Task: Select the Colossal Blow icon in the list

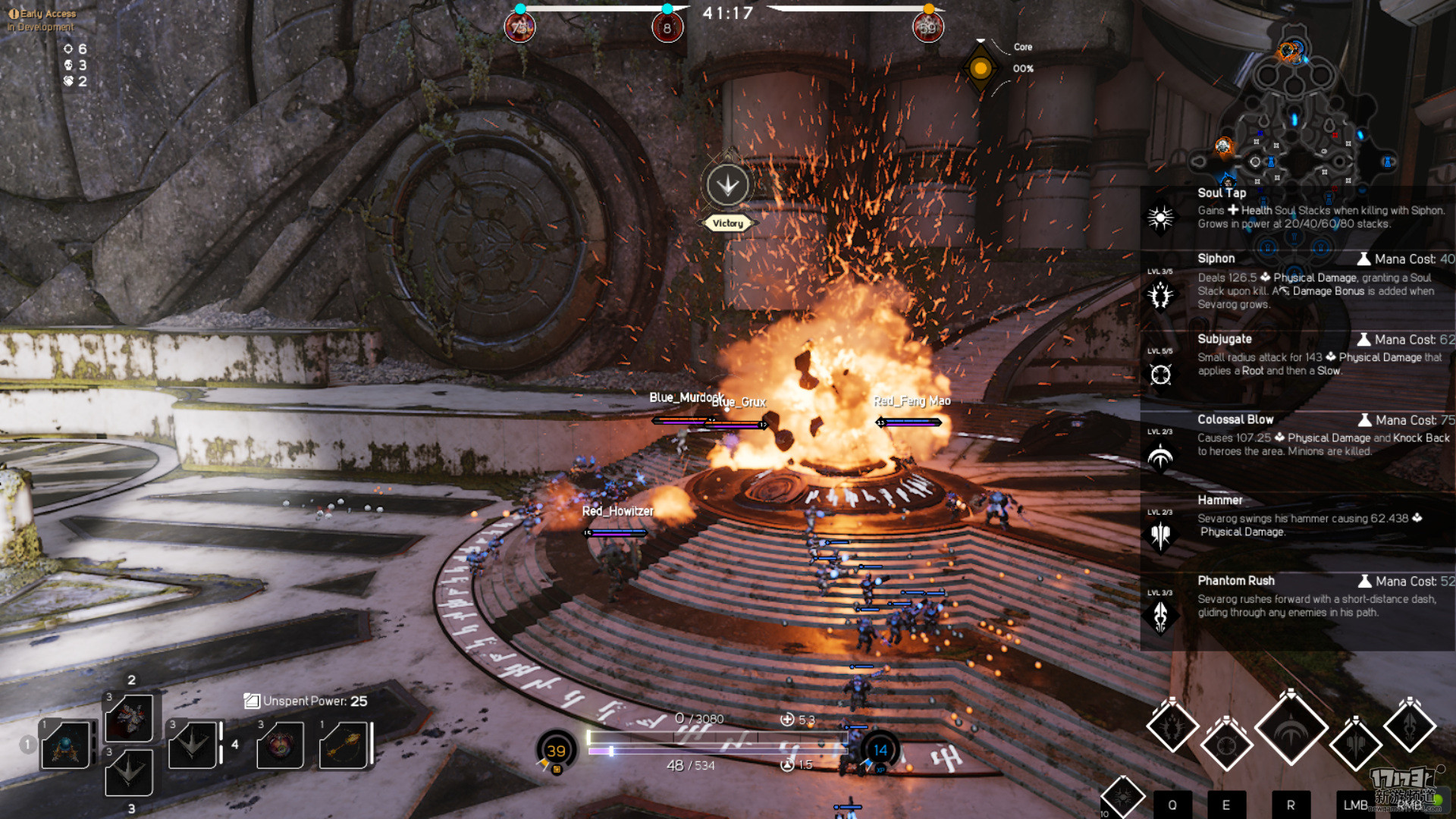Action: (x=1160, y=456)
